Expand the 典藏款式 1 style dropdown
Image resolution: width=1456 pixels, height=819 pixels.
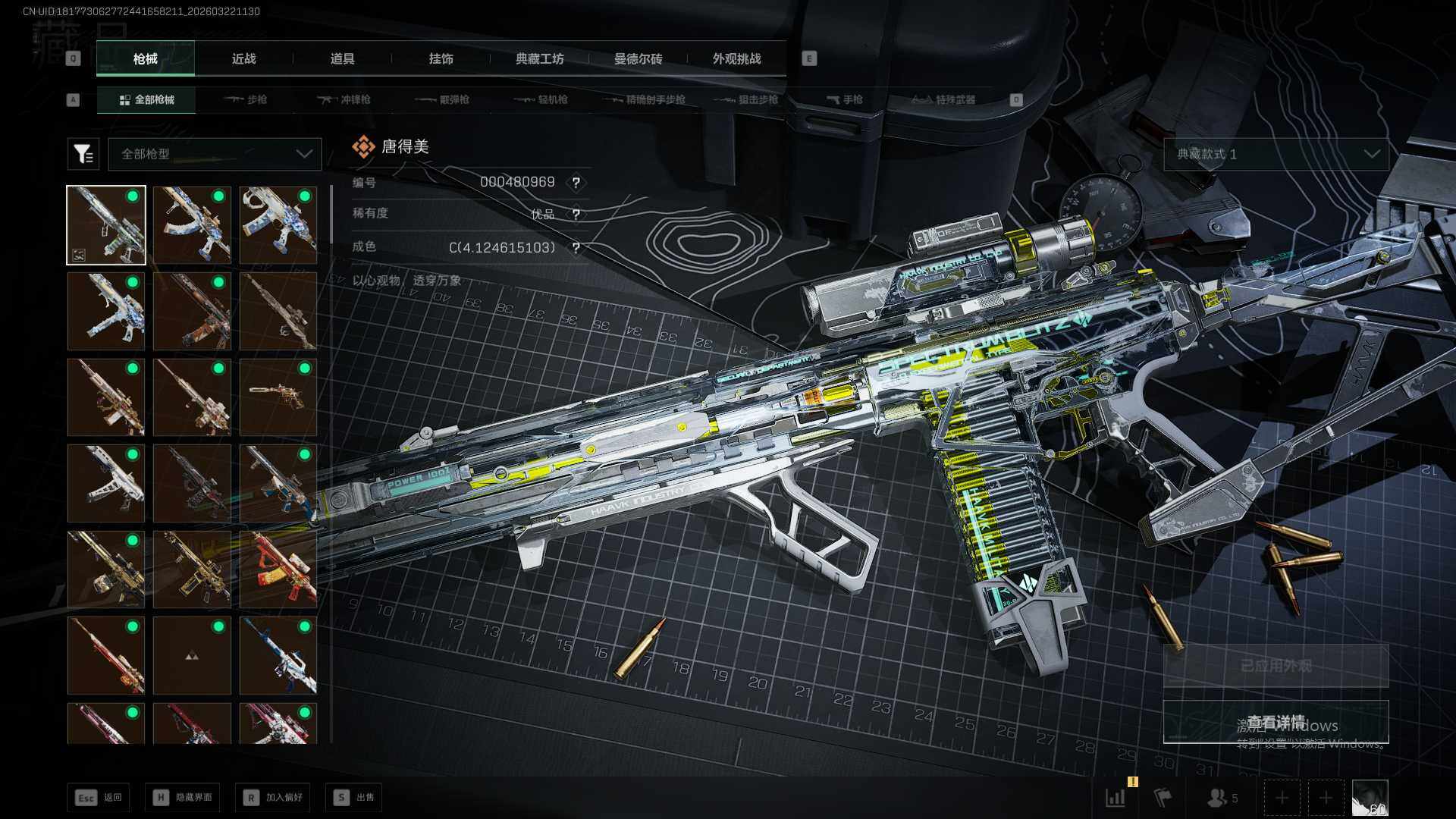(1276, 154)
